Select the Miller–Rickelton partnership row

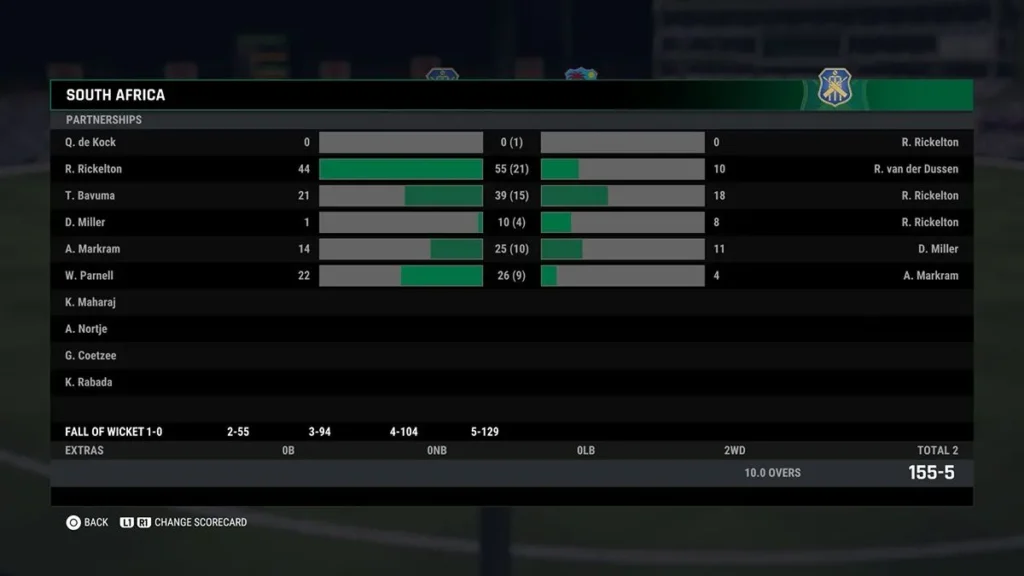[x=511, y=222]
